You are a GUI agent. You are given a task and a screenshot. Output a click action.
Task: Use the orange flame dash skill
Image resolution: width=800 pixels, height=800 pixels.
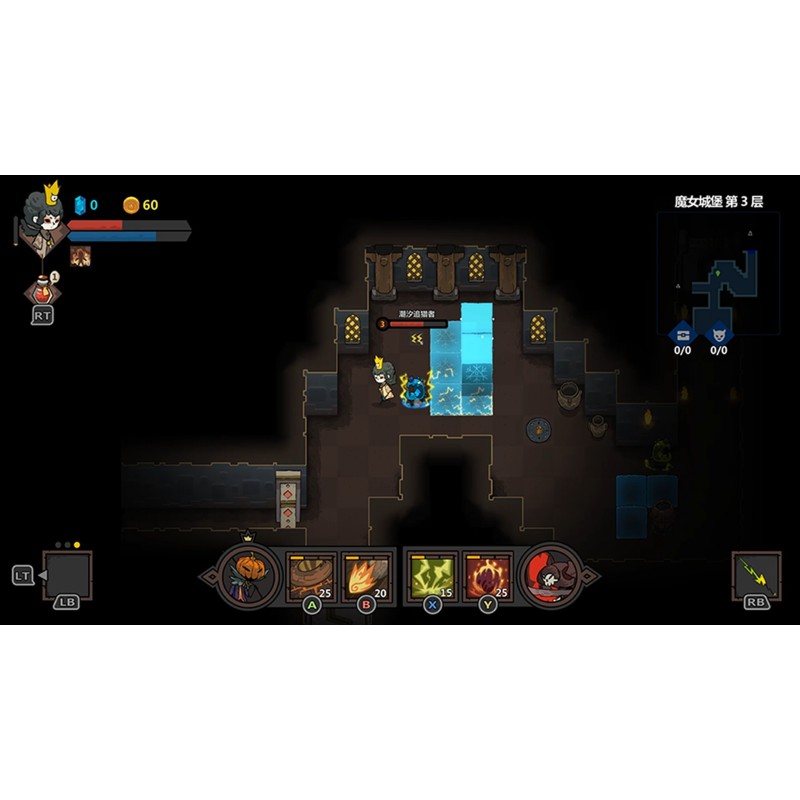click(x=365, y=575)
